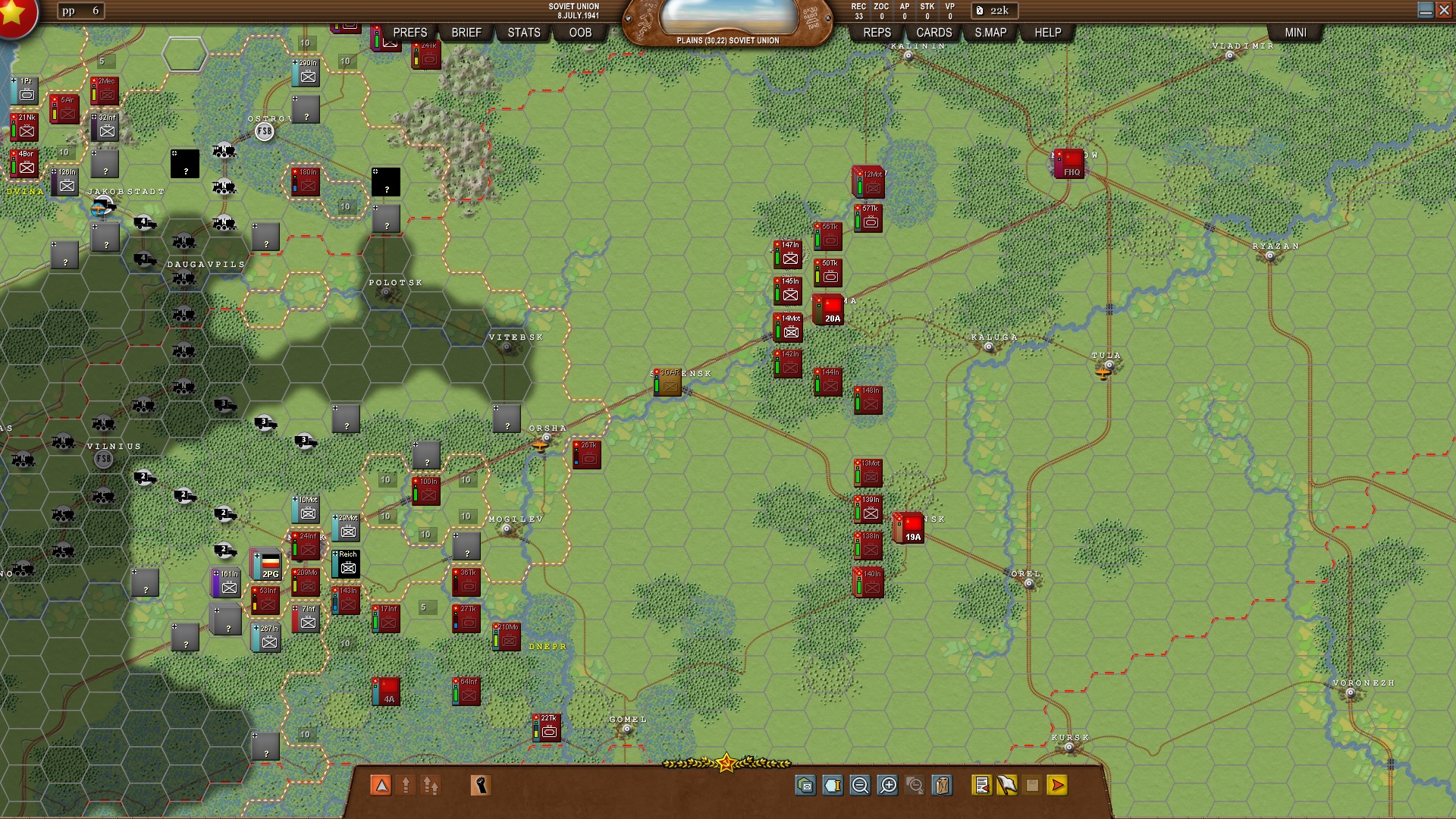Click the raised fist button
Viewport: 1456px width, 819px height.
coord(480,786)
